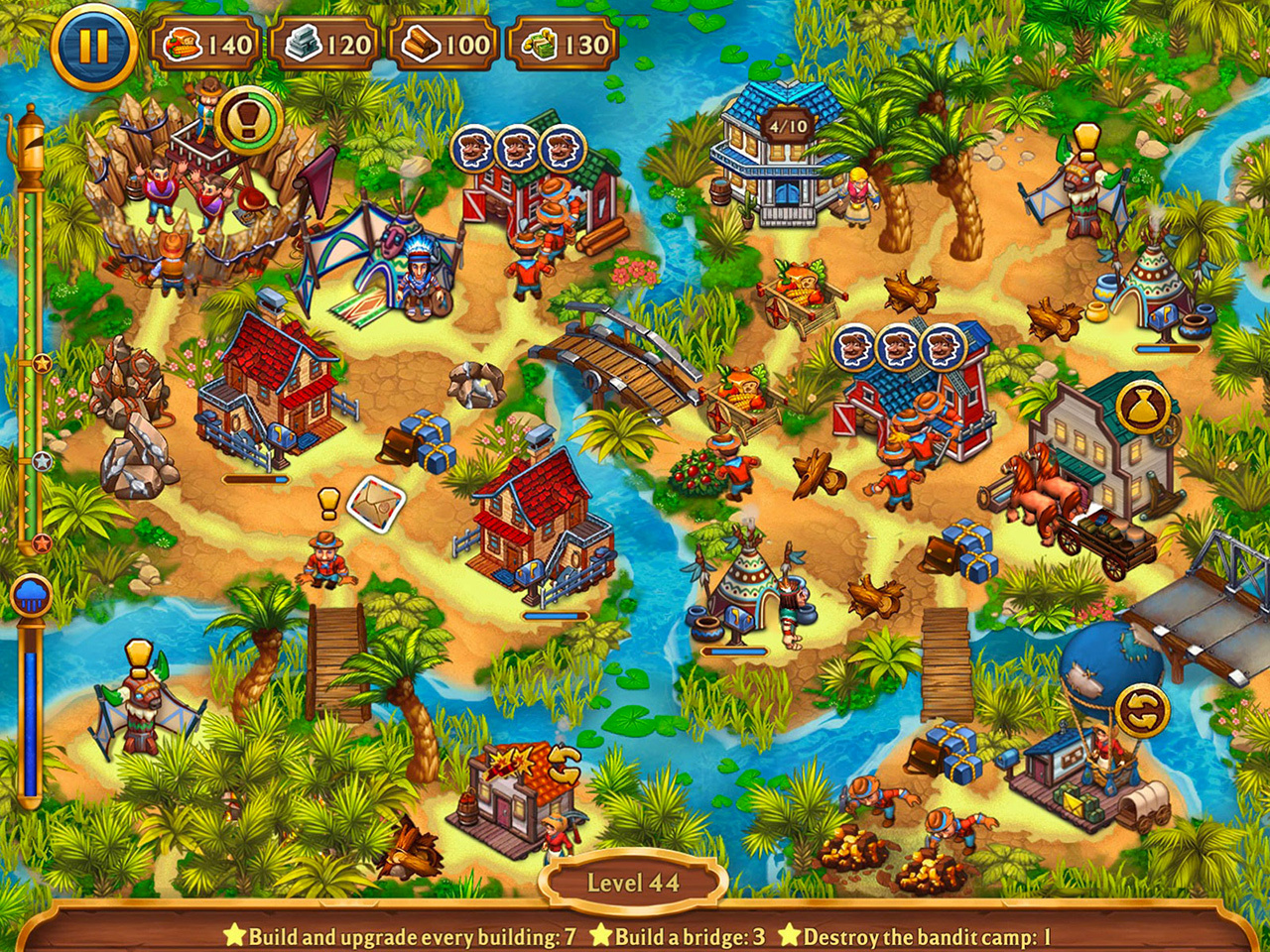This screenshot has width=1270, height=952.
Task: Click the money resource counter icon
Action: (537, 43)
